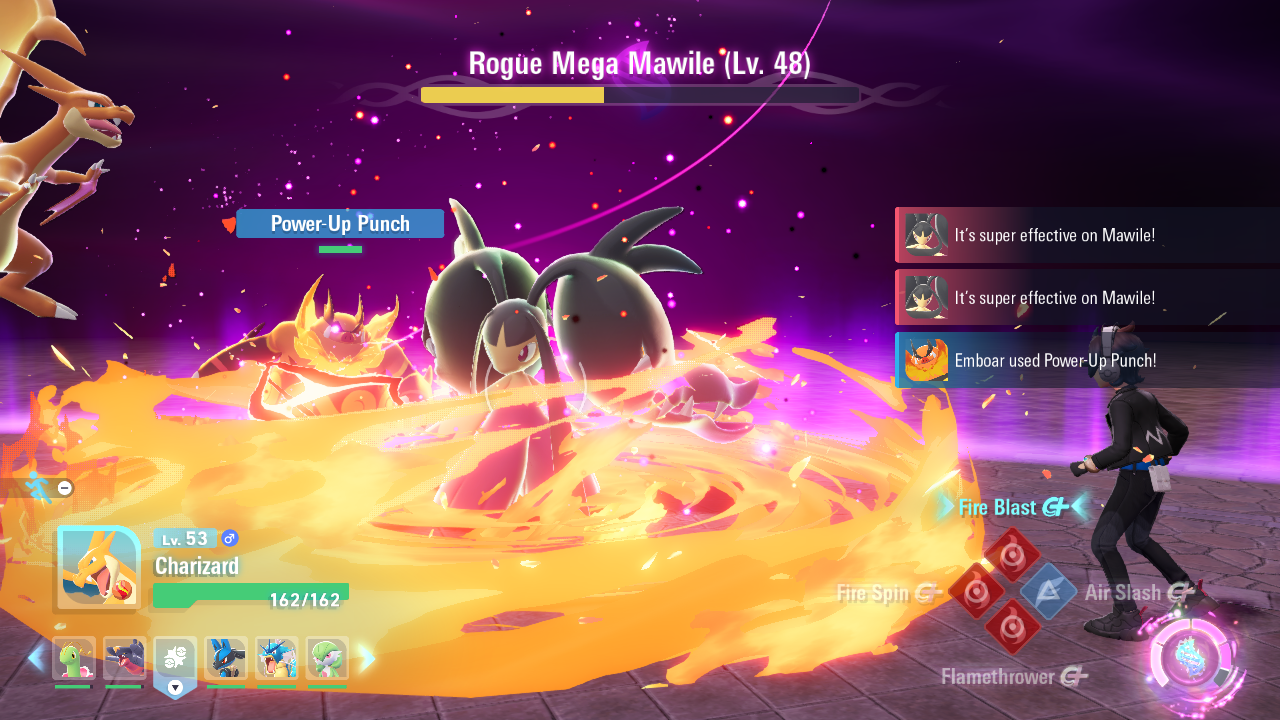The width and height of the screenshot is (1280, 720).
Task: Choose the Flamethrower move diamond
Action: (1012, 627)
